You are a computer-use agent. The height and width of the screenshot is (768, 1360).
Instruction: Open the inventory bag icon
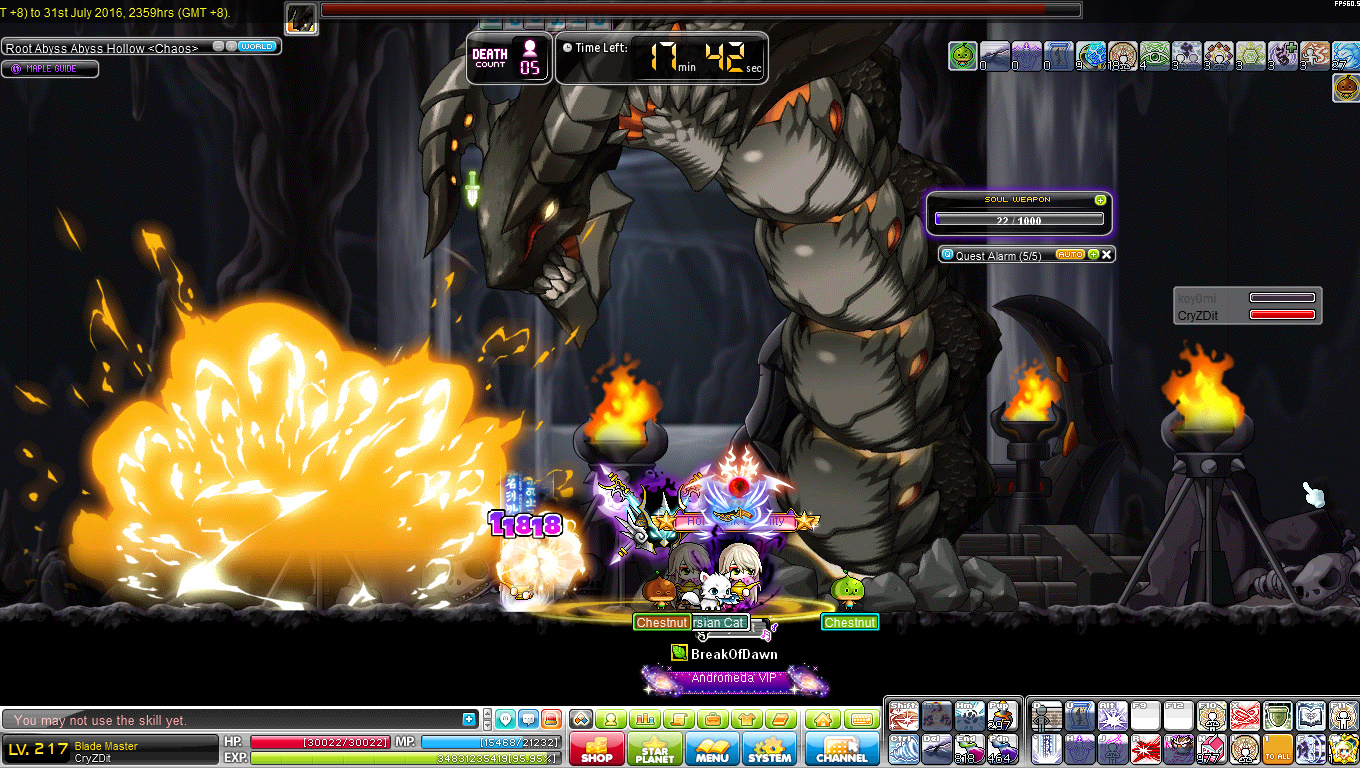(x=713, y=718)
